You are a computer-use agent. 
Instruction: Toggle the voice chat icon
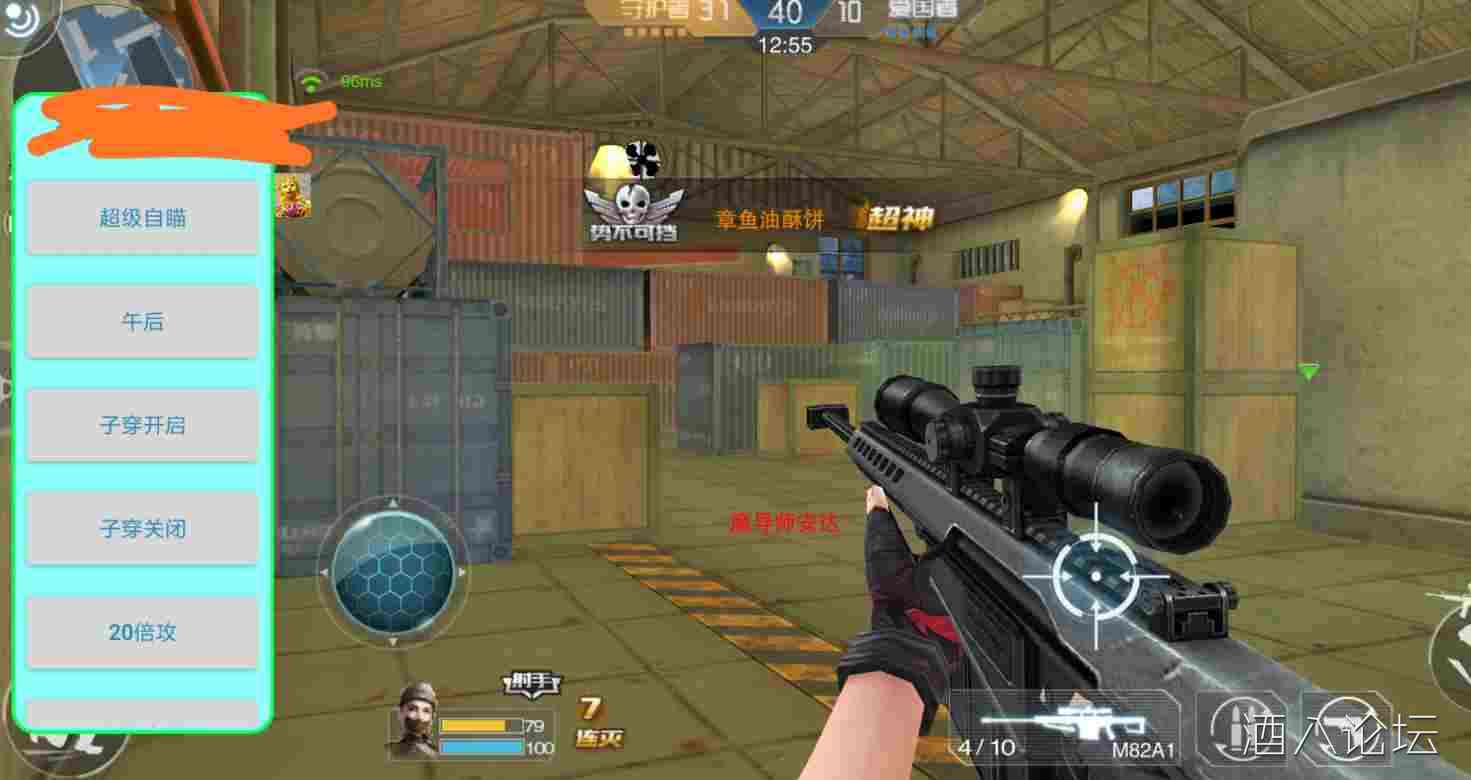[x=20, y=20]
